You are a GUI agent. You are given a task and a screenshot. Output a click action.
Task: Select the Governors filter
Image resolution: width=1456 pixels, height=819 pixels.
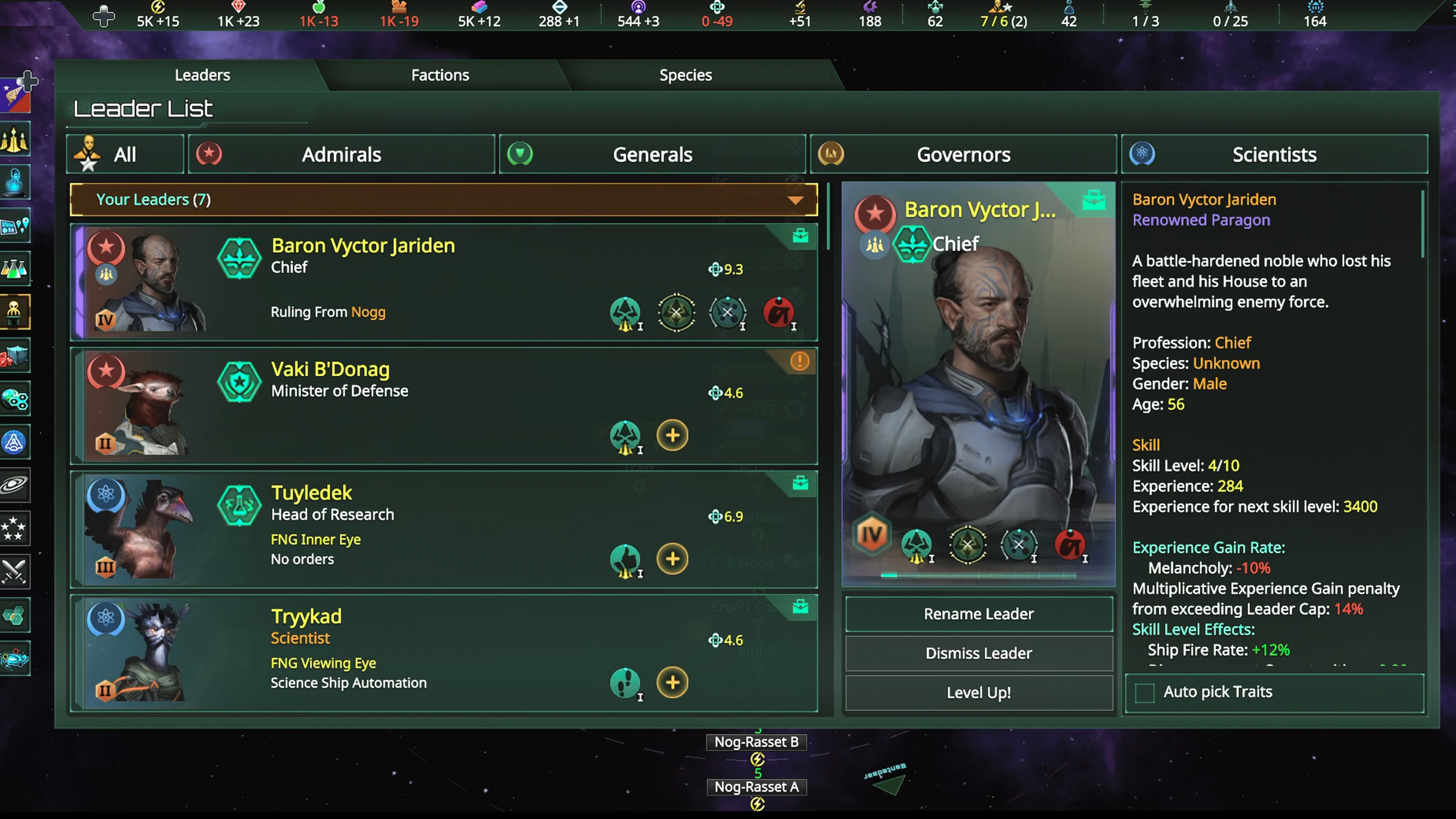[x=963, y=154]
